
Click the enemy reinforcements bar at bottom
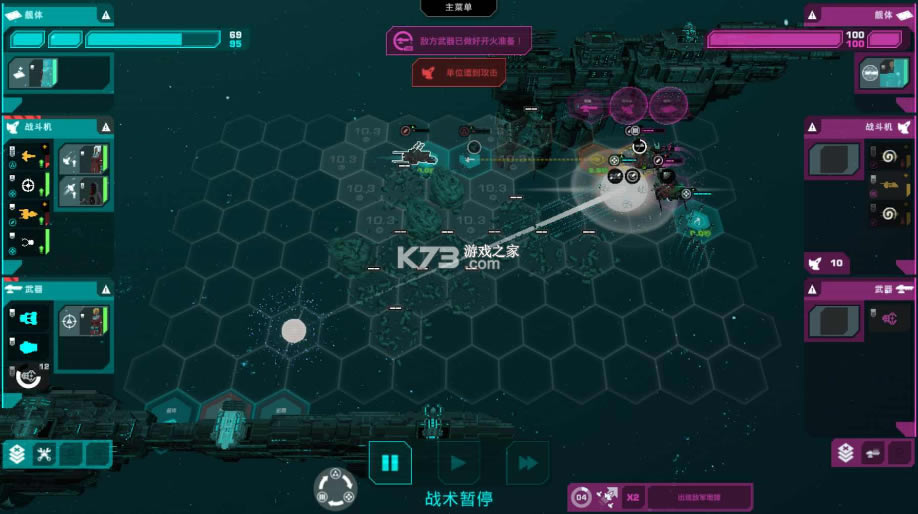point(698,496)
